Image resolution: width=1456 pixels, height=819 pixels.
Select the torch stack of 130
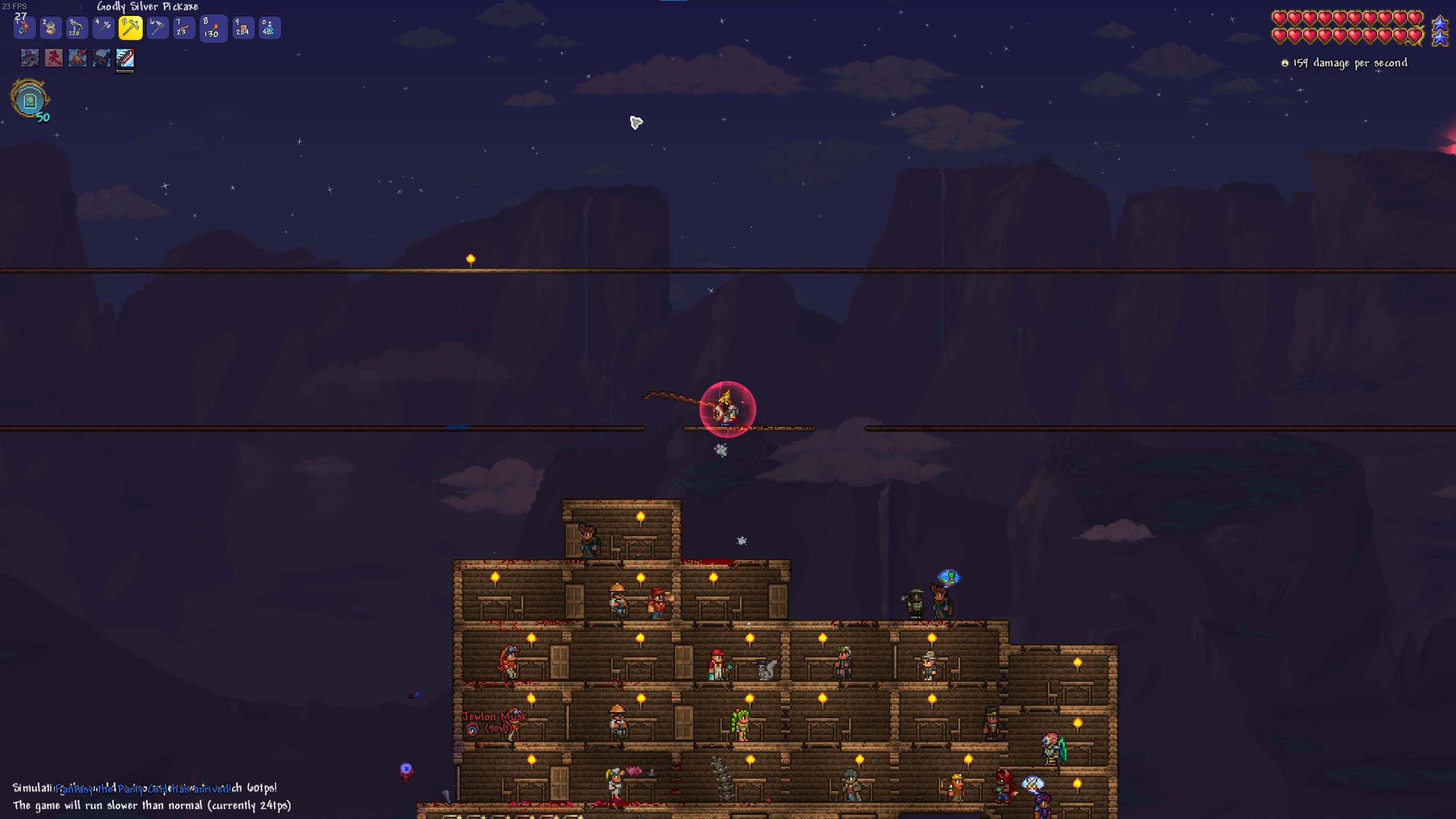213,28
